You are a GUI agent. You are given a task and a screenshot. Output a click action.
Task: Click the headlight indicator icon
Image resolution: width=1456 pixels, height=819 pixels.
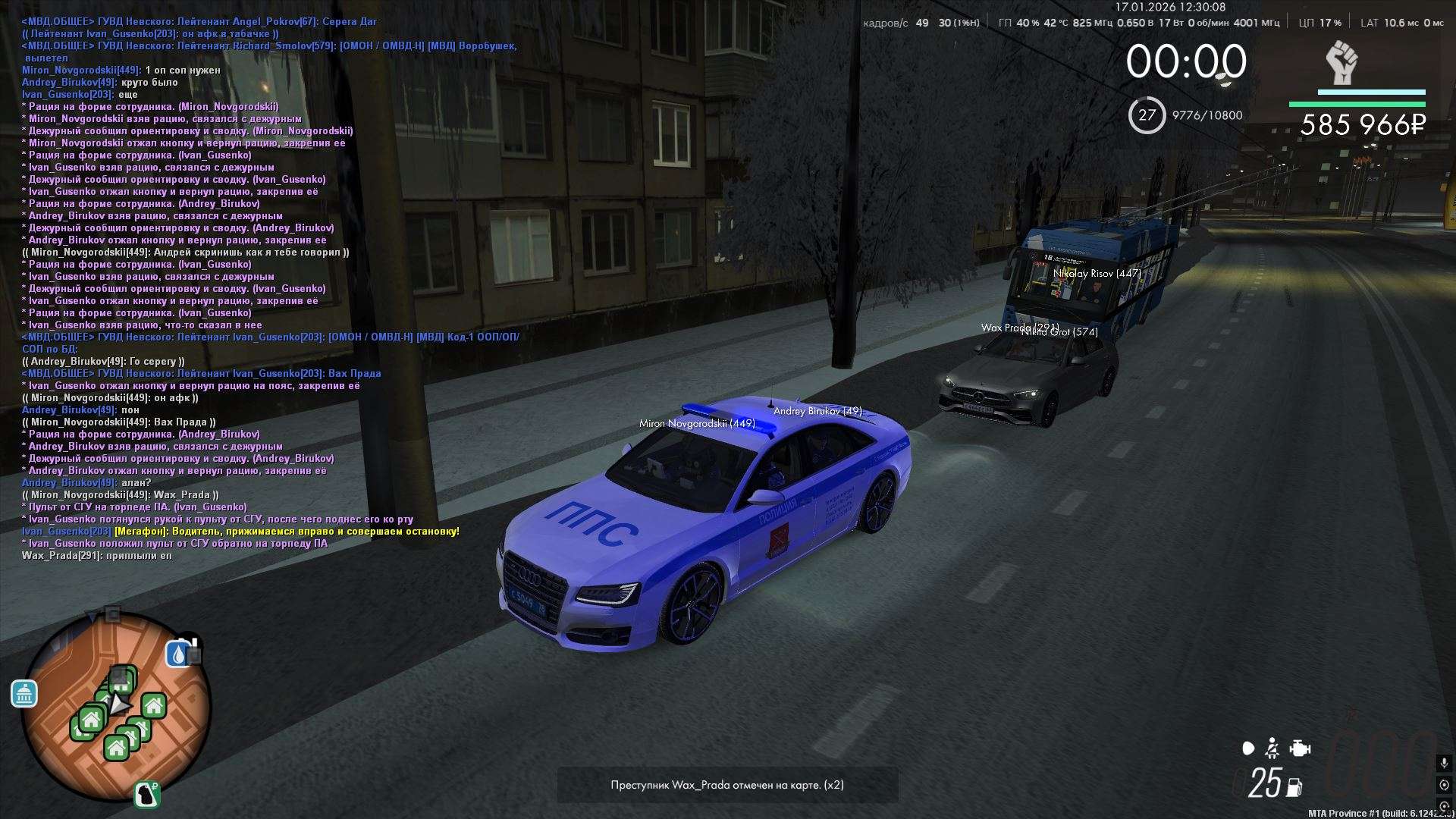[x=1248, y=749]
